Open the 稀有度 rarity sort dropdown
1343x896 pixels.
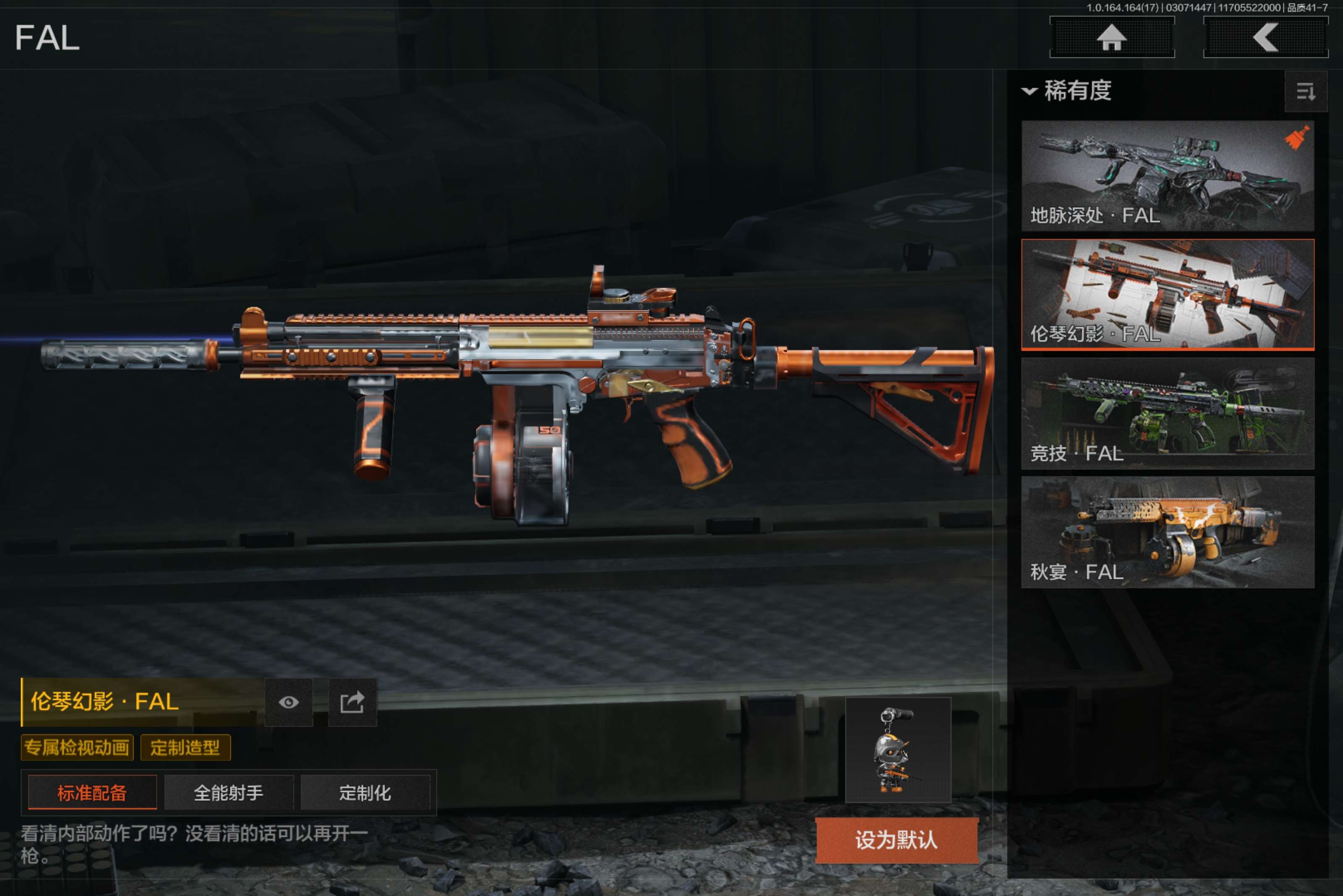[x=1067, y=91]
